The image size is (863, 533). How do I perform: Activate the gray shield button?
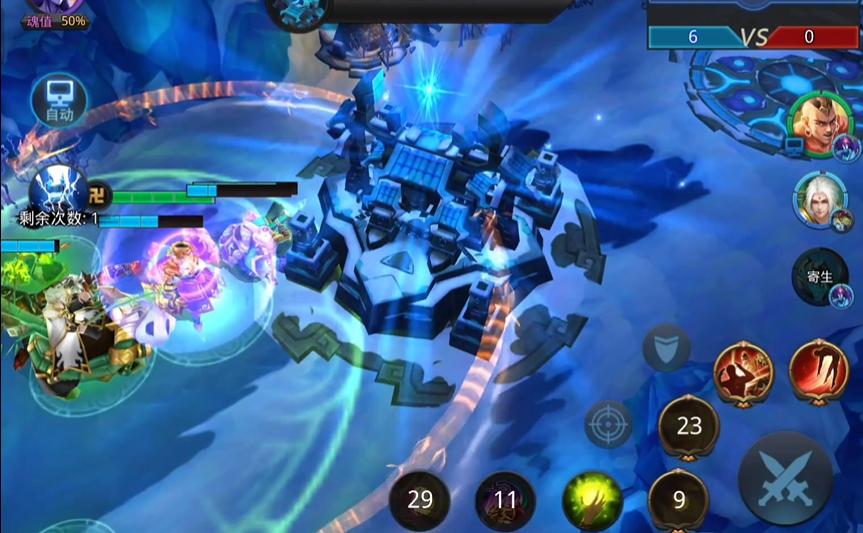665,348
